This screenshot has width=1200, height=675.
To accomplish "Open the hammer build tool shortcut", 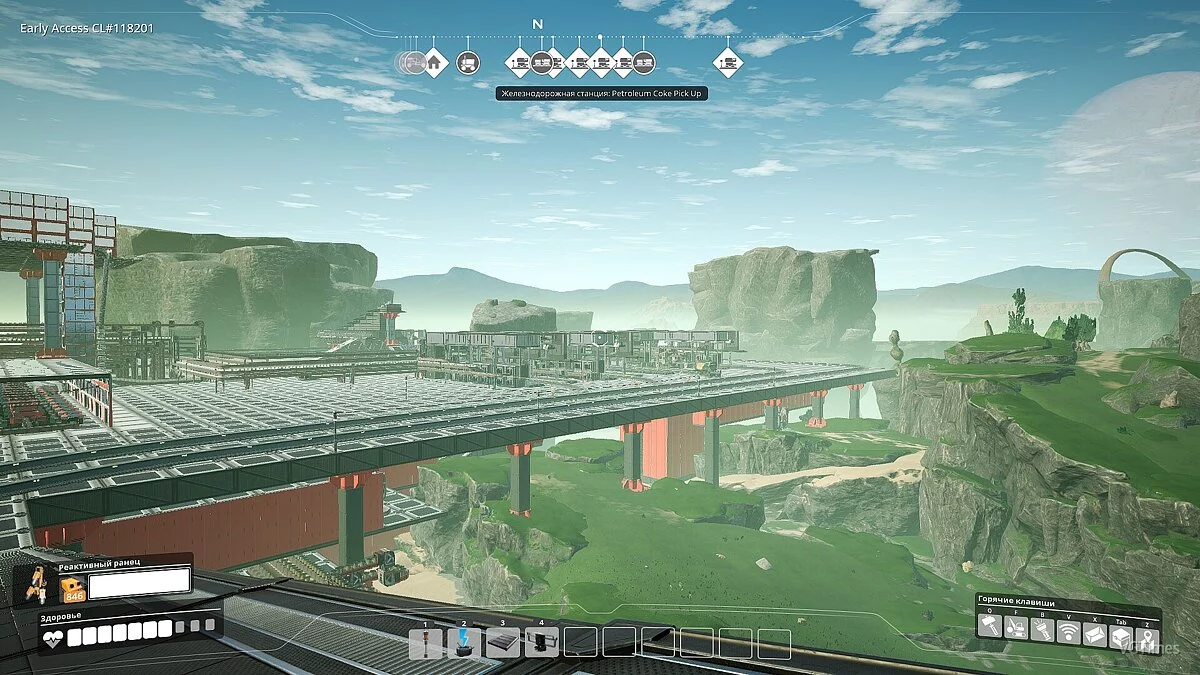I will (989, 627).
